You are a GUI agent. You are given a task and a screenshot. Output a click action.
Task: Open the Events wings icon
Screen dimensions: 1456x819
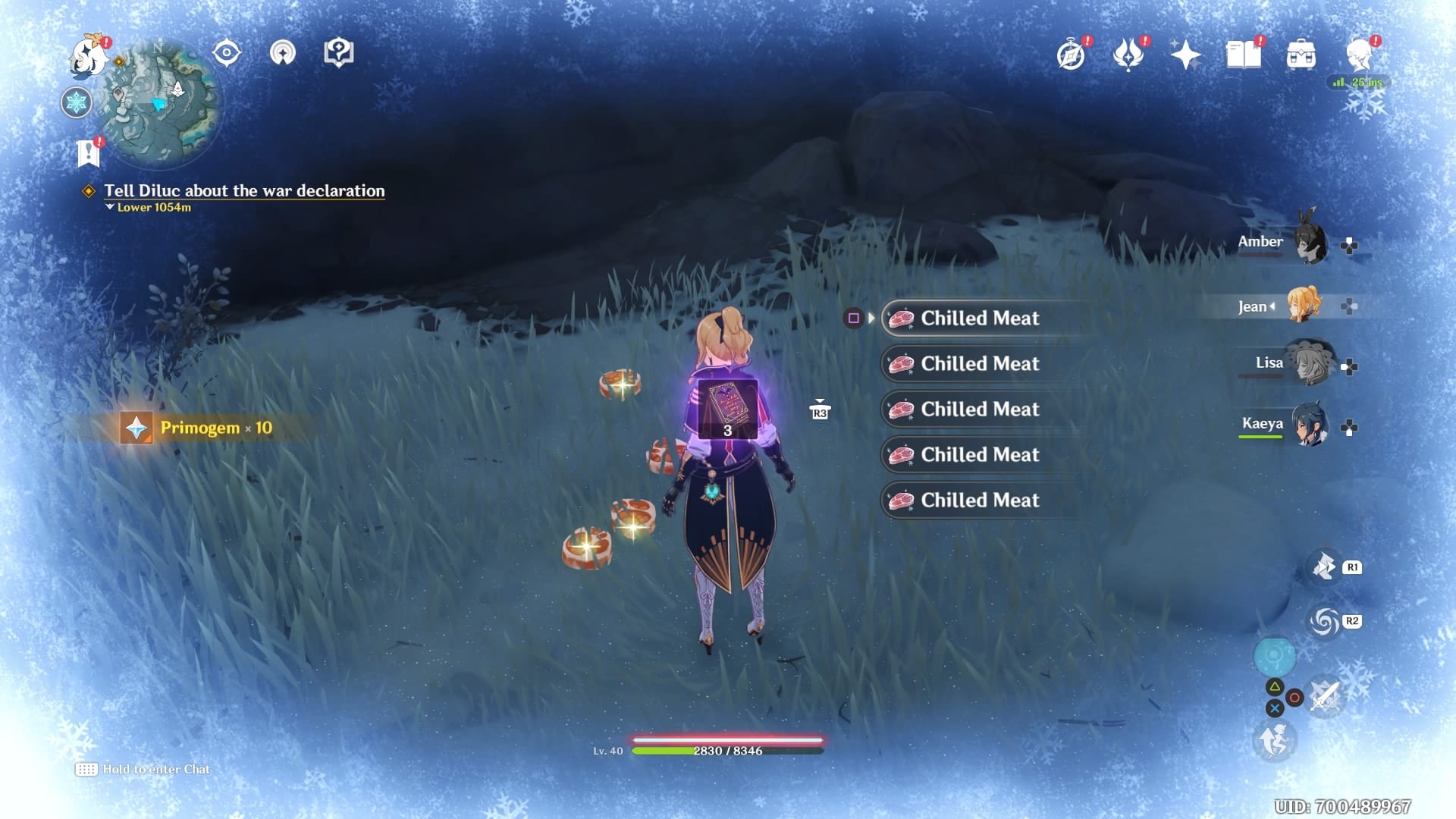[x=1129, y=53]
